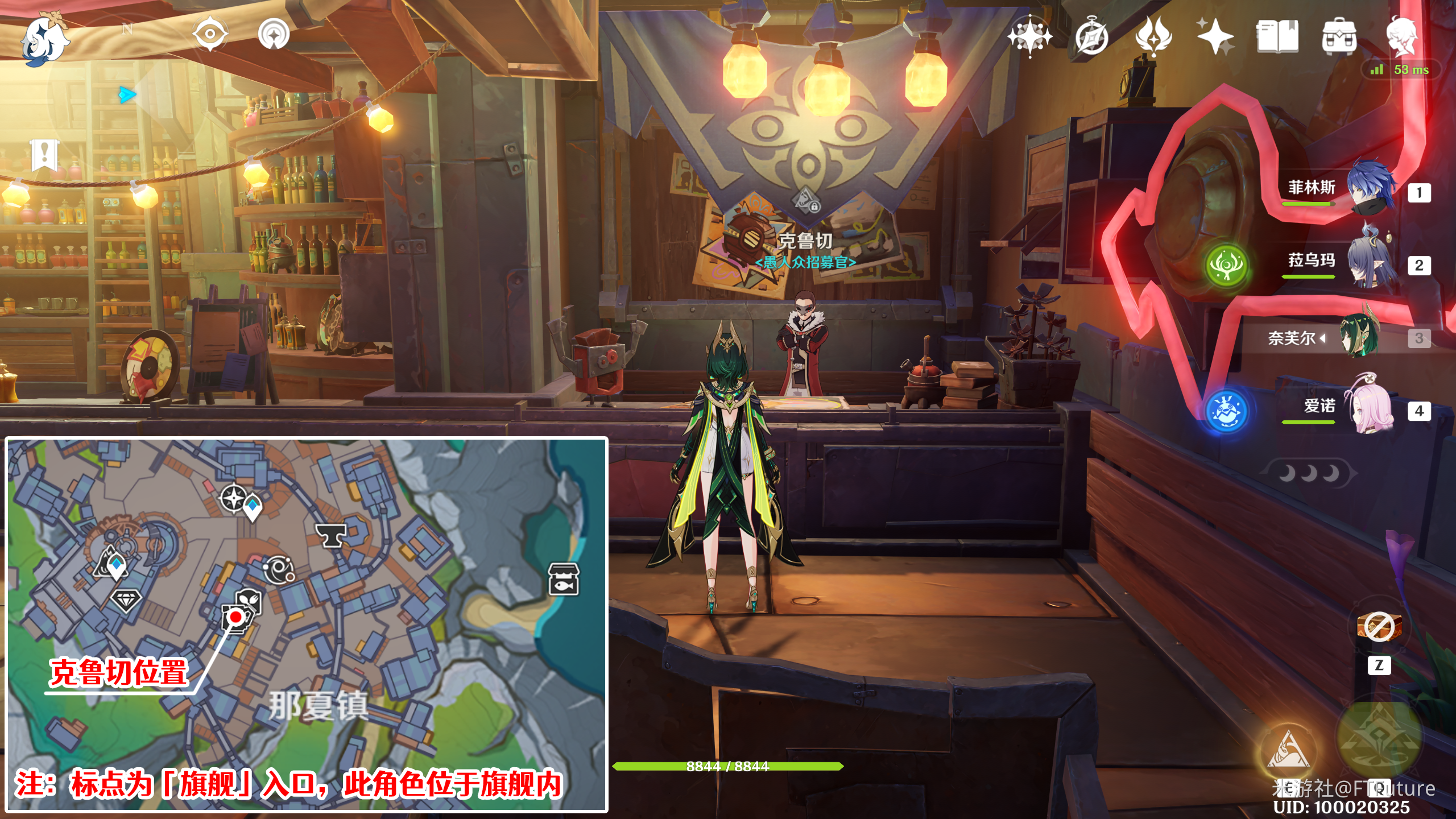This screenshot has height=819, width=1456.
Task: Click the round signal-arc icon near minimap
Action: [274, 34]
